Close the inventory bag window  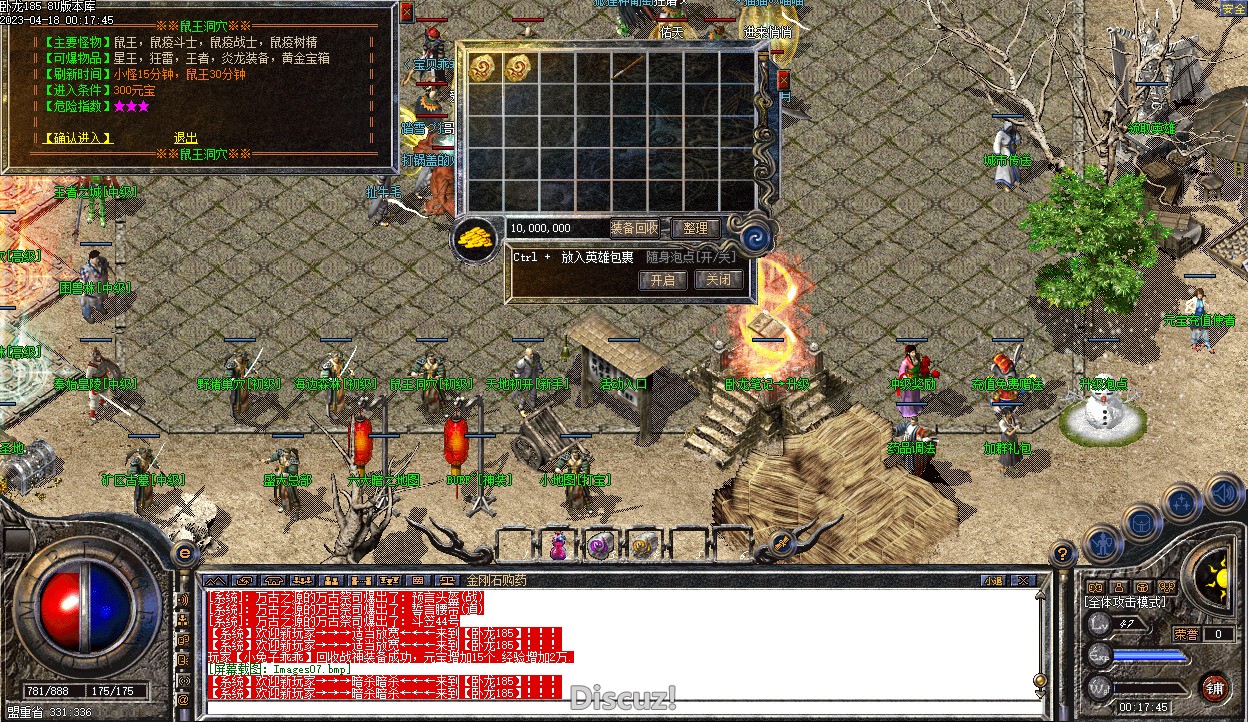[783, 80]
